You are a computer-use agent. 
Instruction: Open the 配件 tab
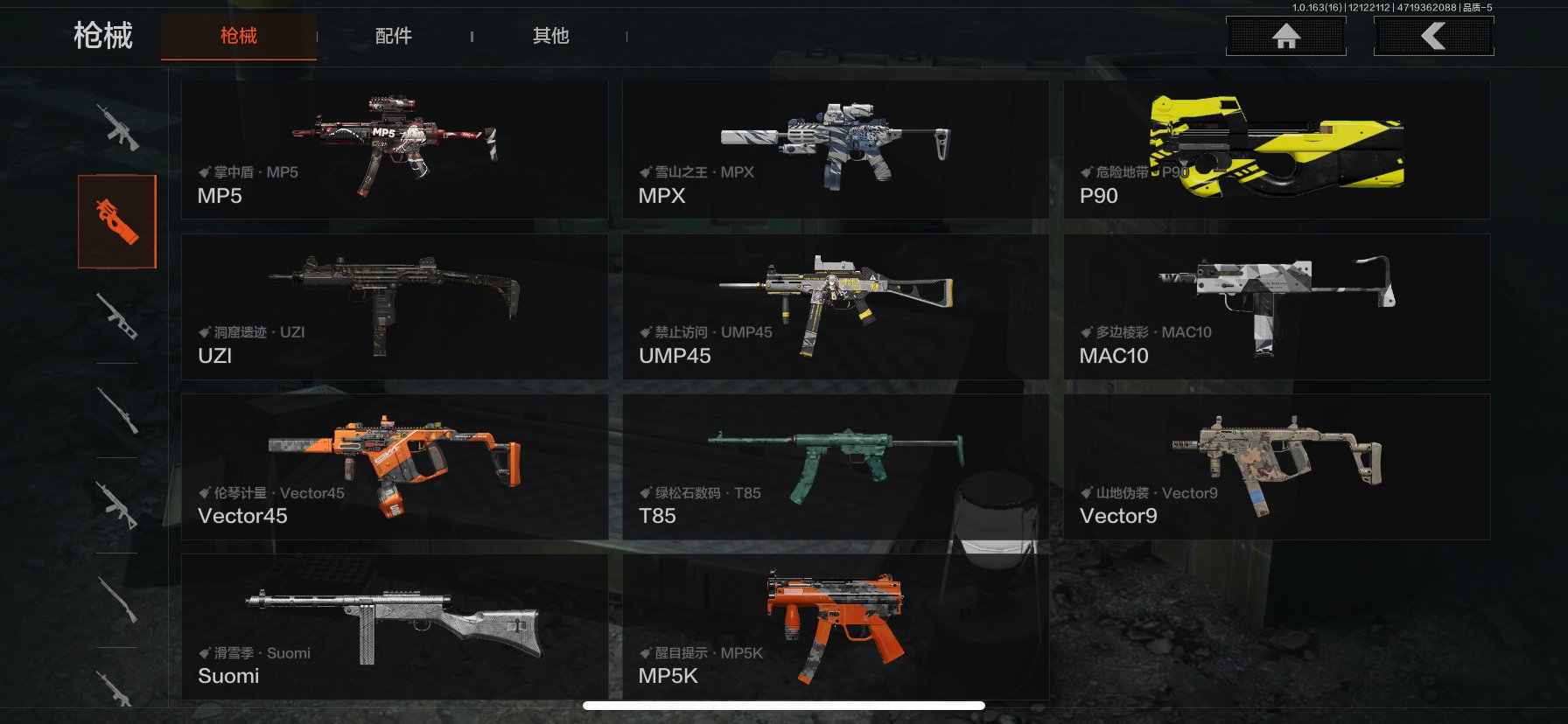pyautogui.click(x=393, y=36)
